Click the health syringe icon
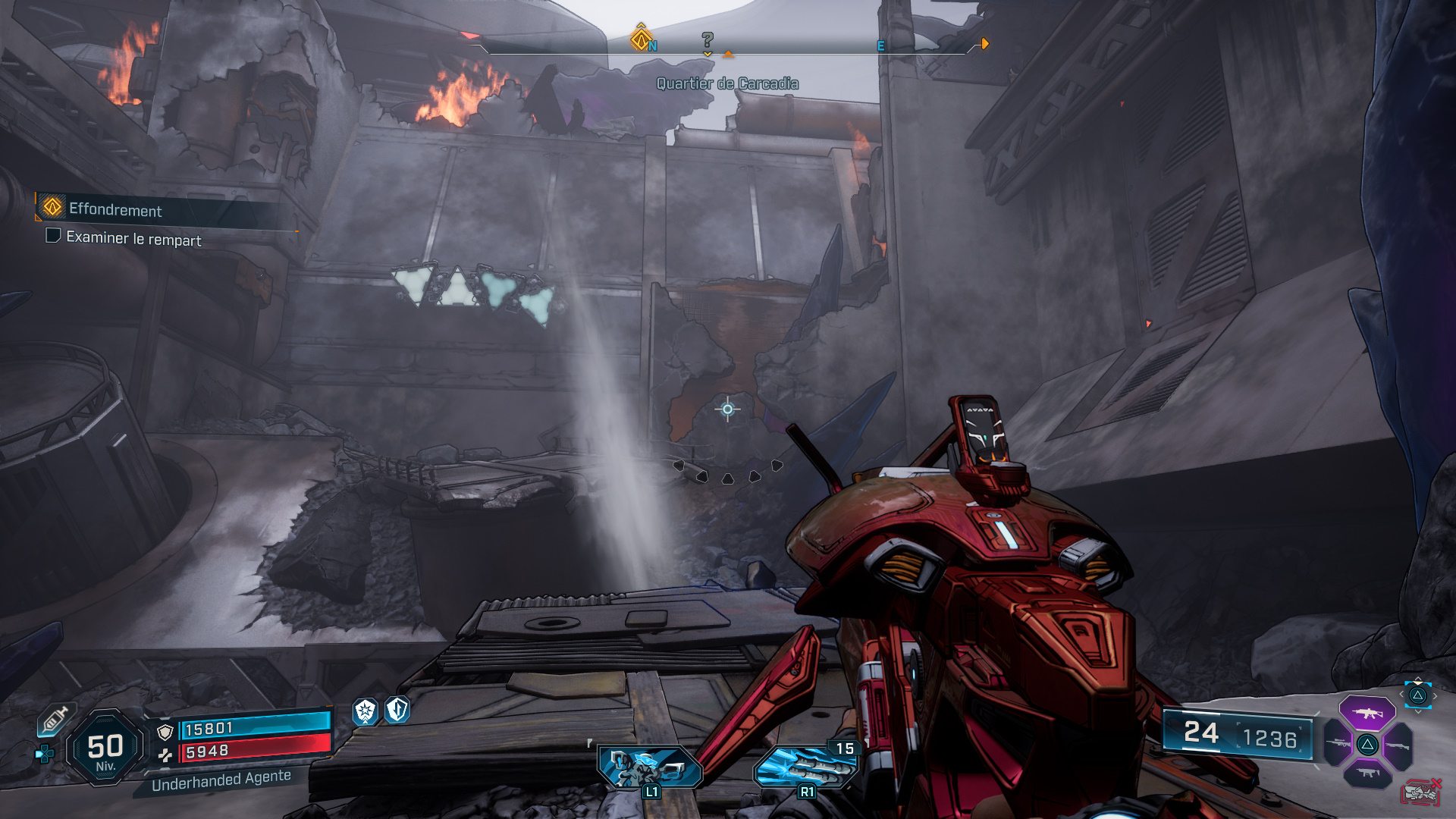 click(x=57, y=720)
